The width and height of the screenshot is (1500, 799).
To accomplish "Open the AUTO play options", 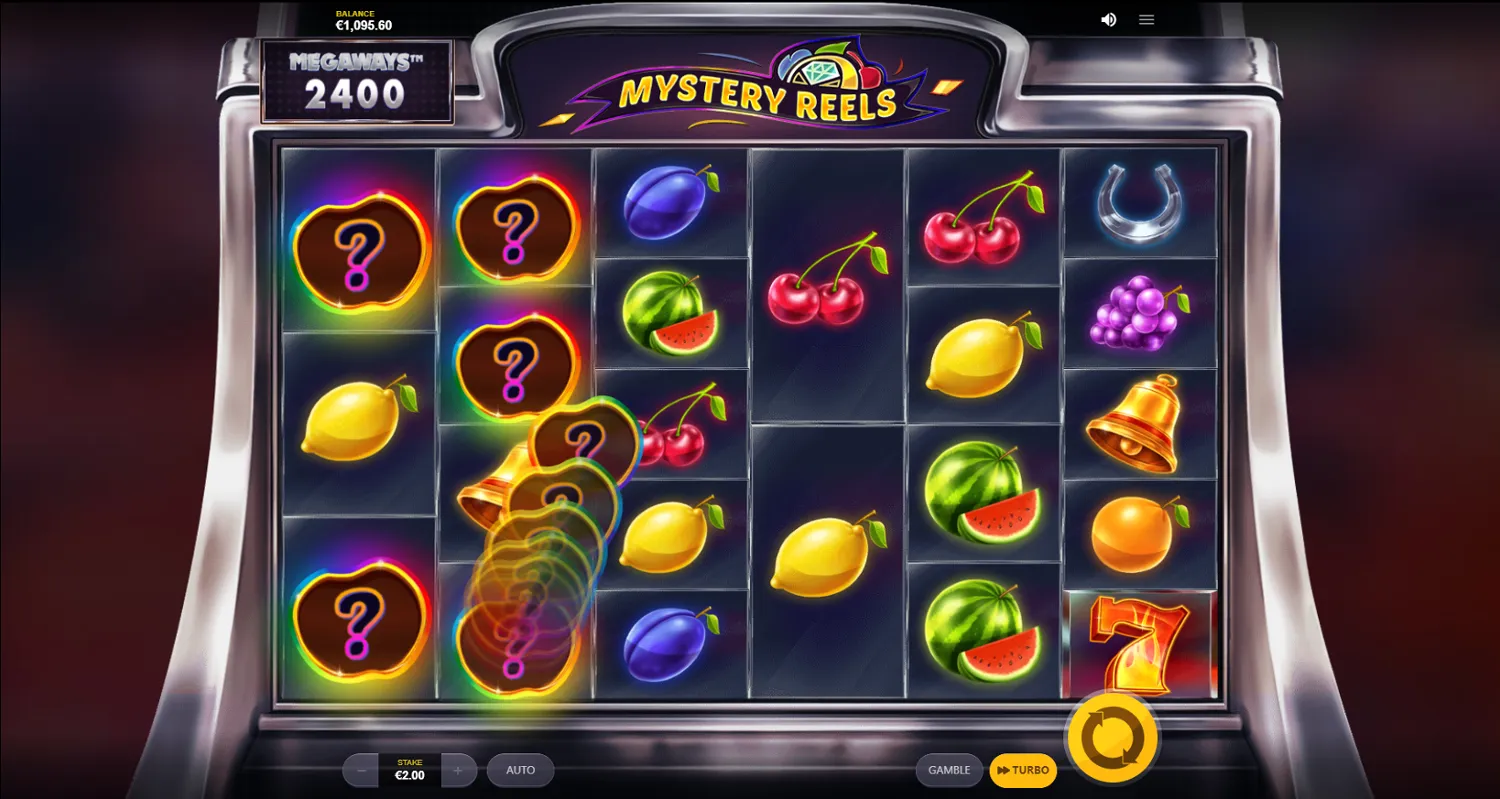I will click(520, 770).
